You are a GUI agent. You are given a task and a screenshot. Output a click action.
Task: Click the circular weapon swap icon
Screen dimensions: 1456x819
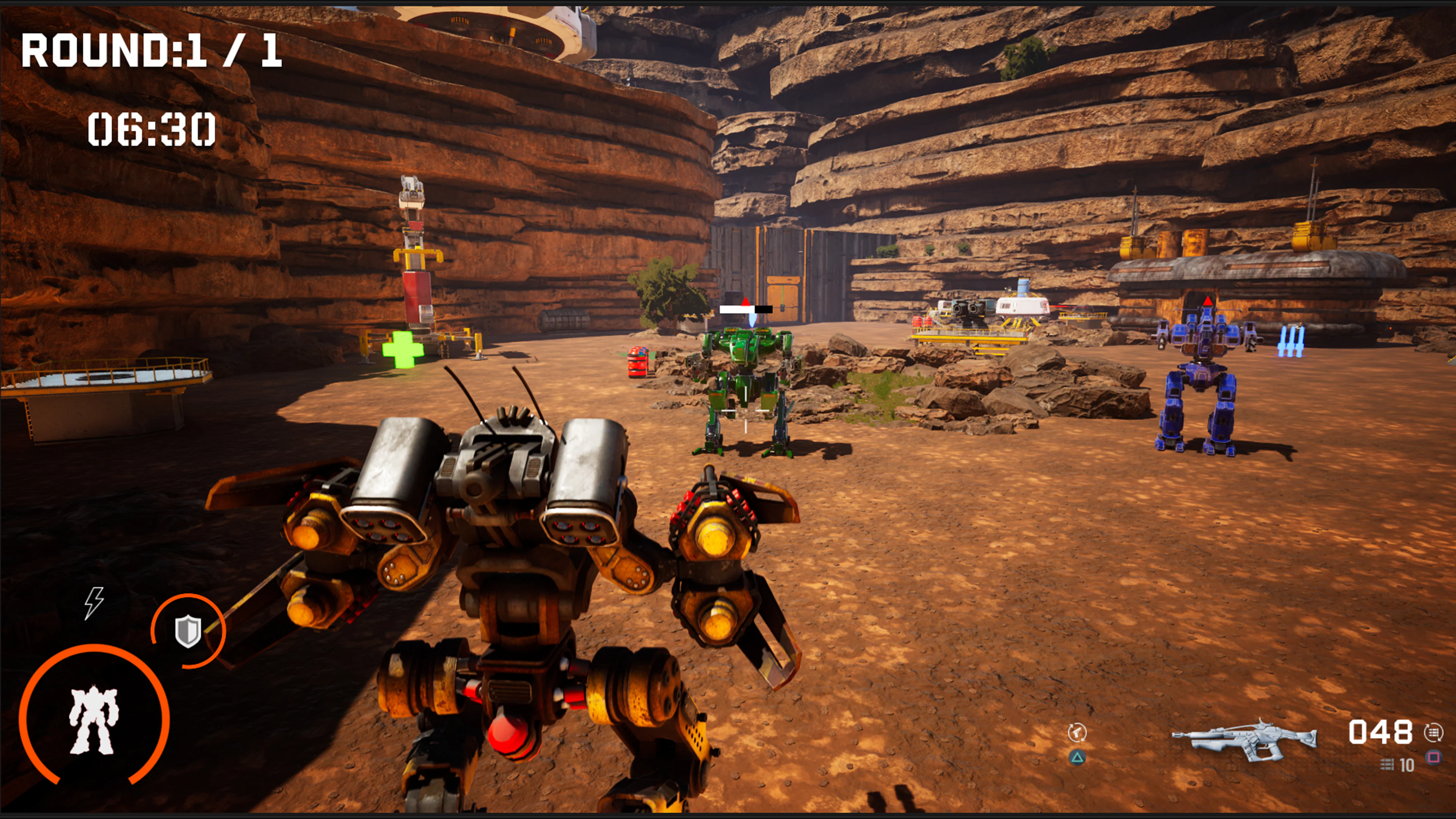pos(1077,733)
